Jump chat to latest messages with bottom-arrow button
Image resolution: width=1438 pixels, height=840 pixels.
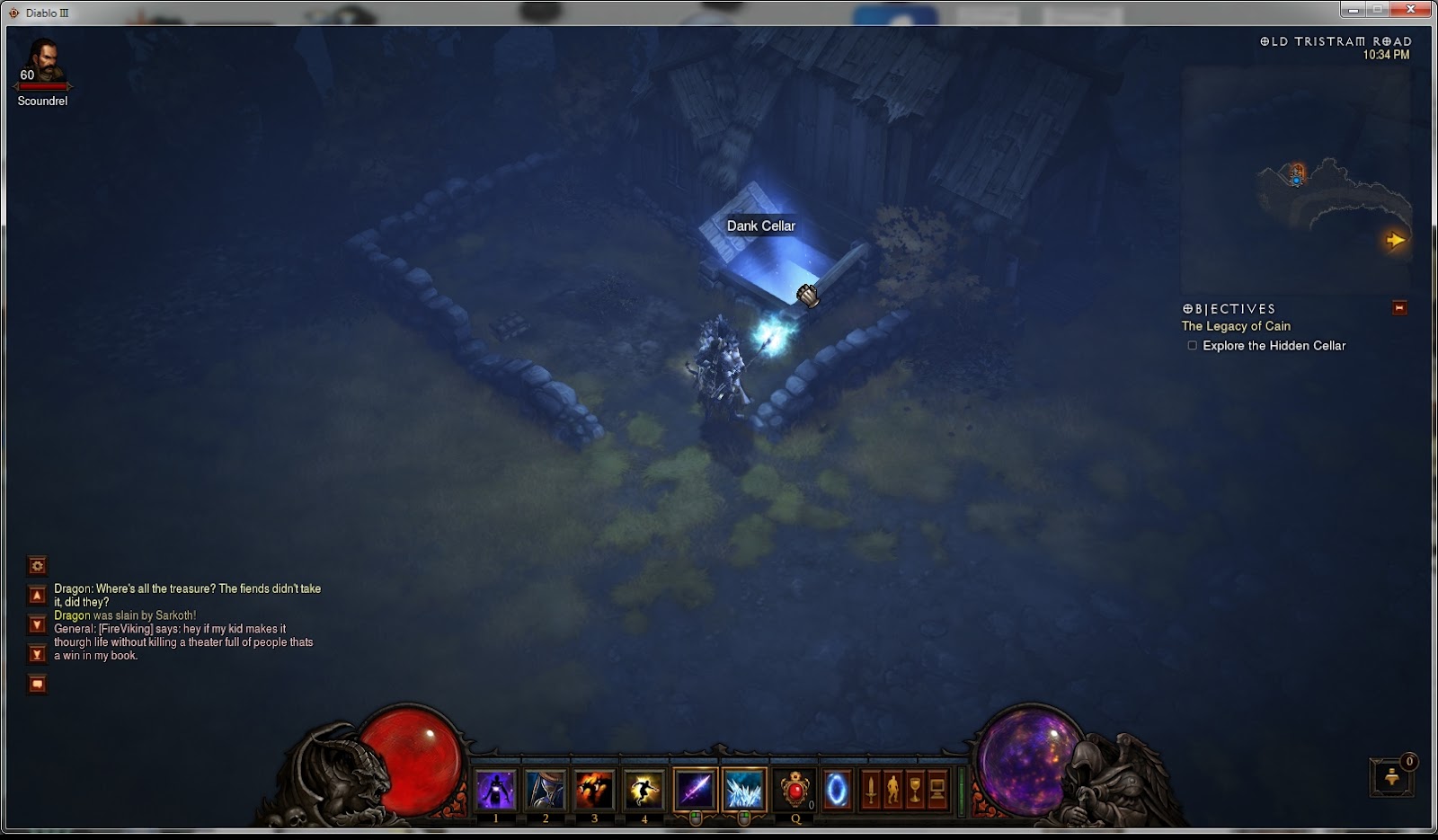click(37, 653)
